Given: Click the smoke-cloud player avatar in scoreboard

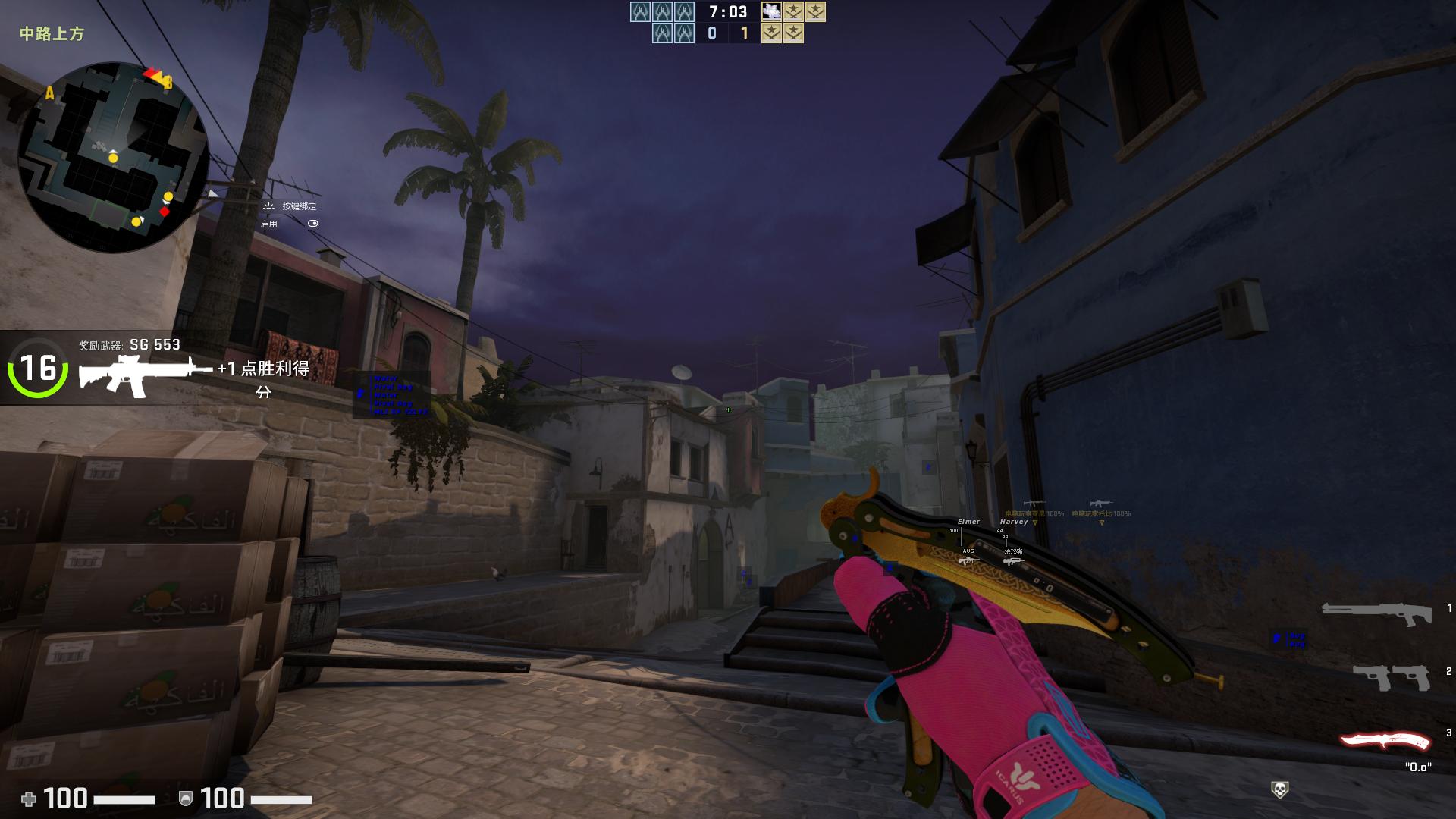Looking at the screenshot, I should click(x=771, y=11).
